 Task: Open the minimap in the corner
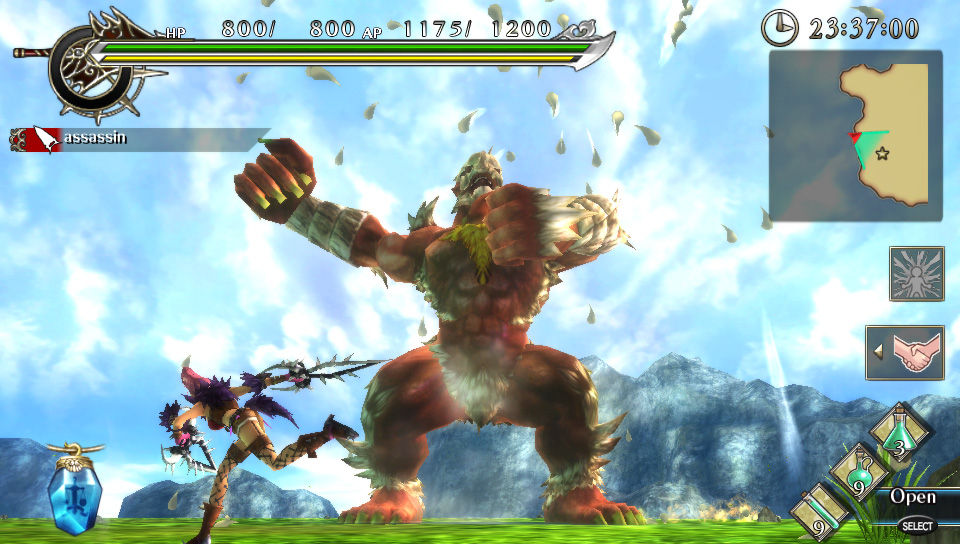tap(855, 135)
